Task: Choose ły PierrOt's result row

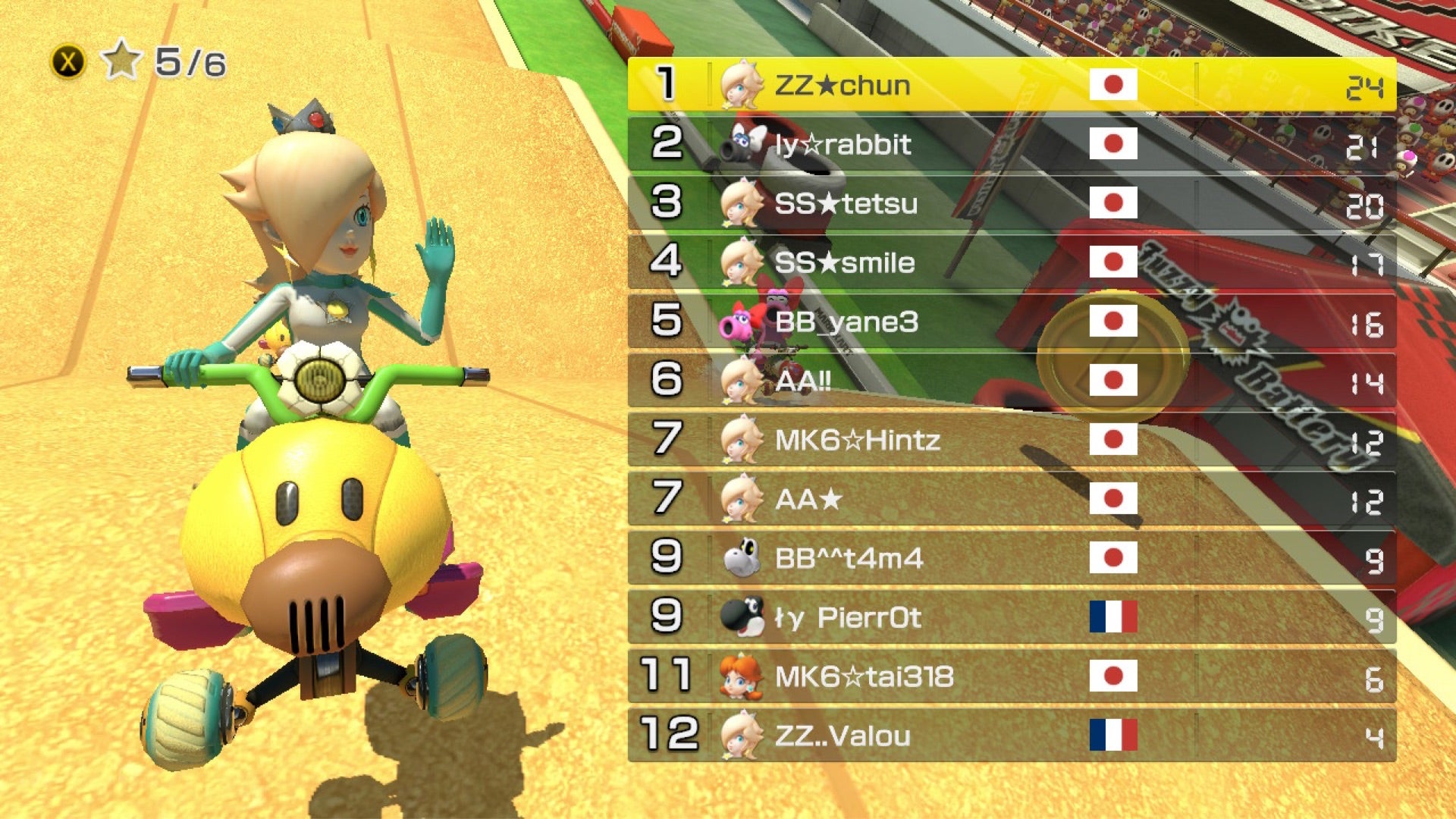Action: click(x=1012, y=617)
